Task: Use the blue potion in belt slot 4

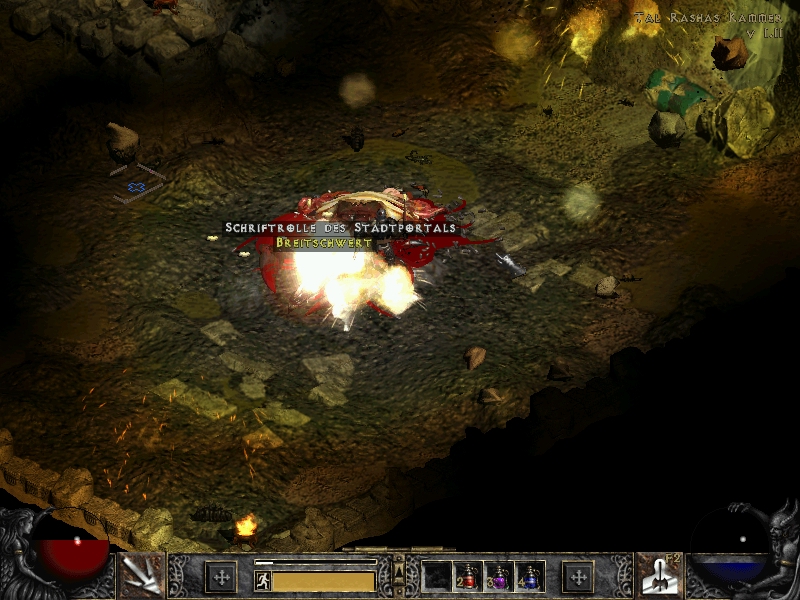Action: [x=530, y=576]
